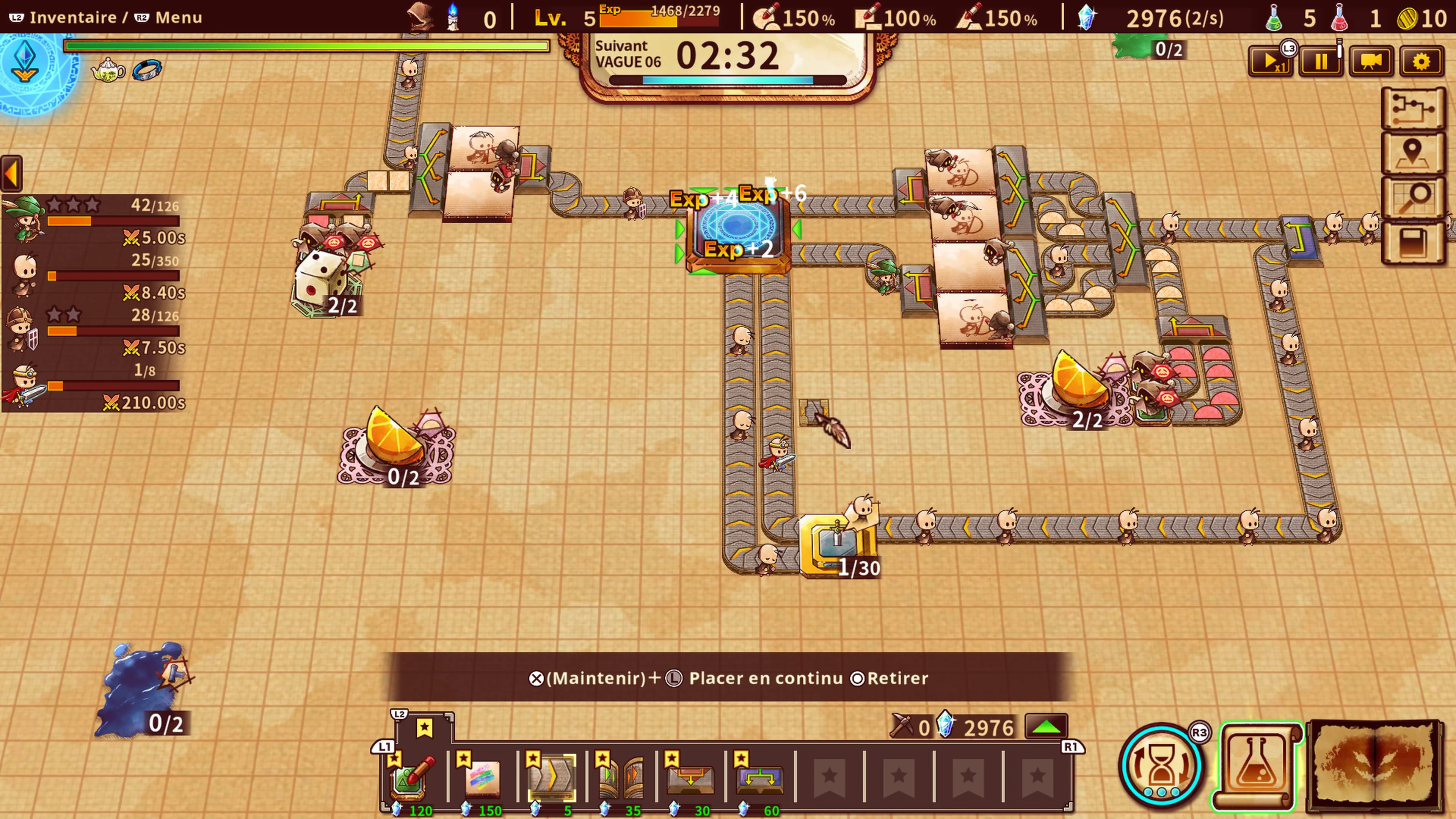This screenshot has height=819, width=1456.
Task: Toggle the x1 game speed button
Action: pyautogui.click(x=1269, y=61)
